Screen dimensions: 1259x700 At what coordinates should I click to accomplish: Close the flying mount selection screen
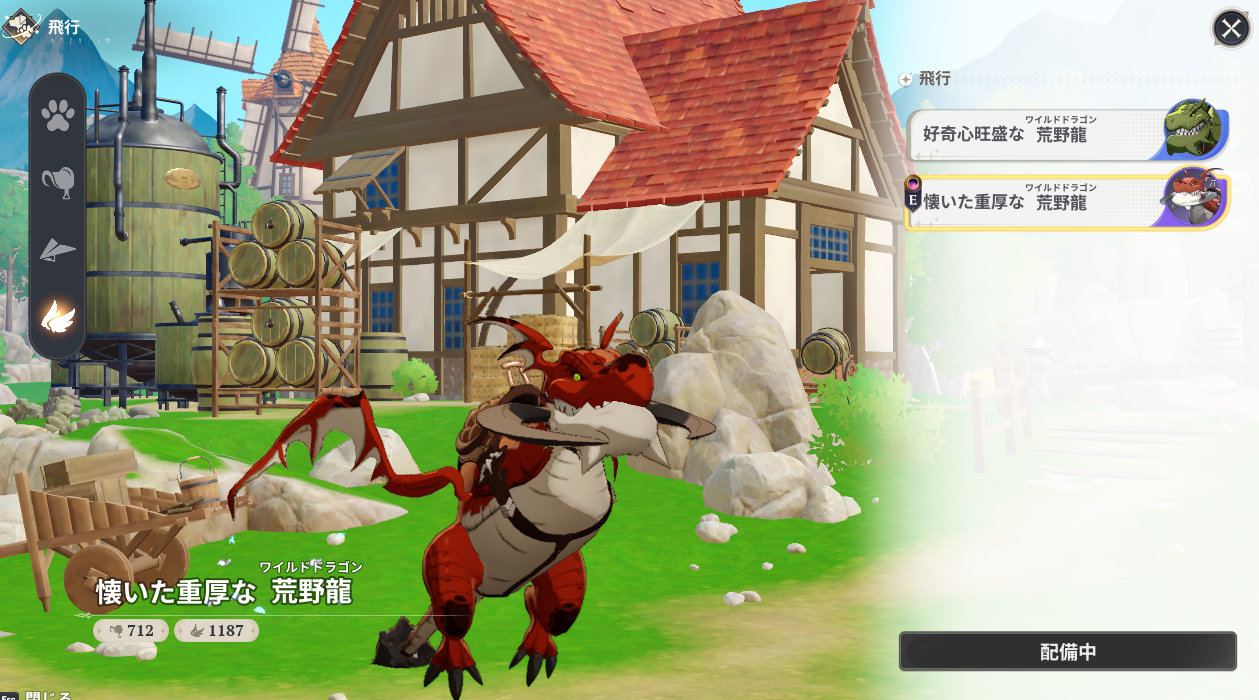tap(1231, 28)
